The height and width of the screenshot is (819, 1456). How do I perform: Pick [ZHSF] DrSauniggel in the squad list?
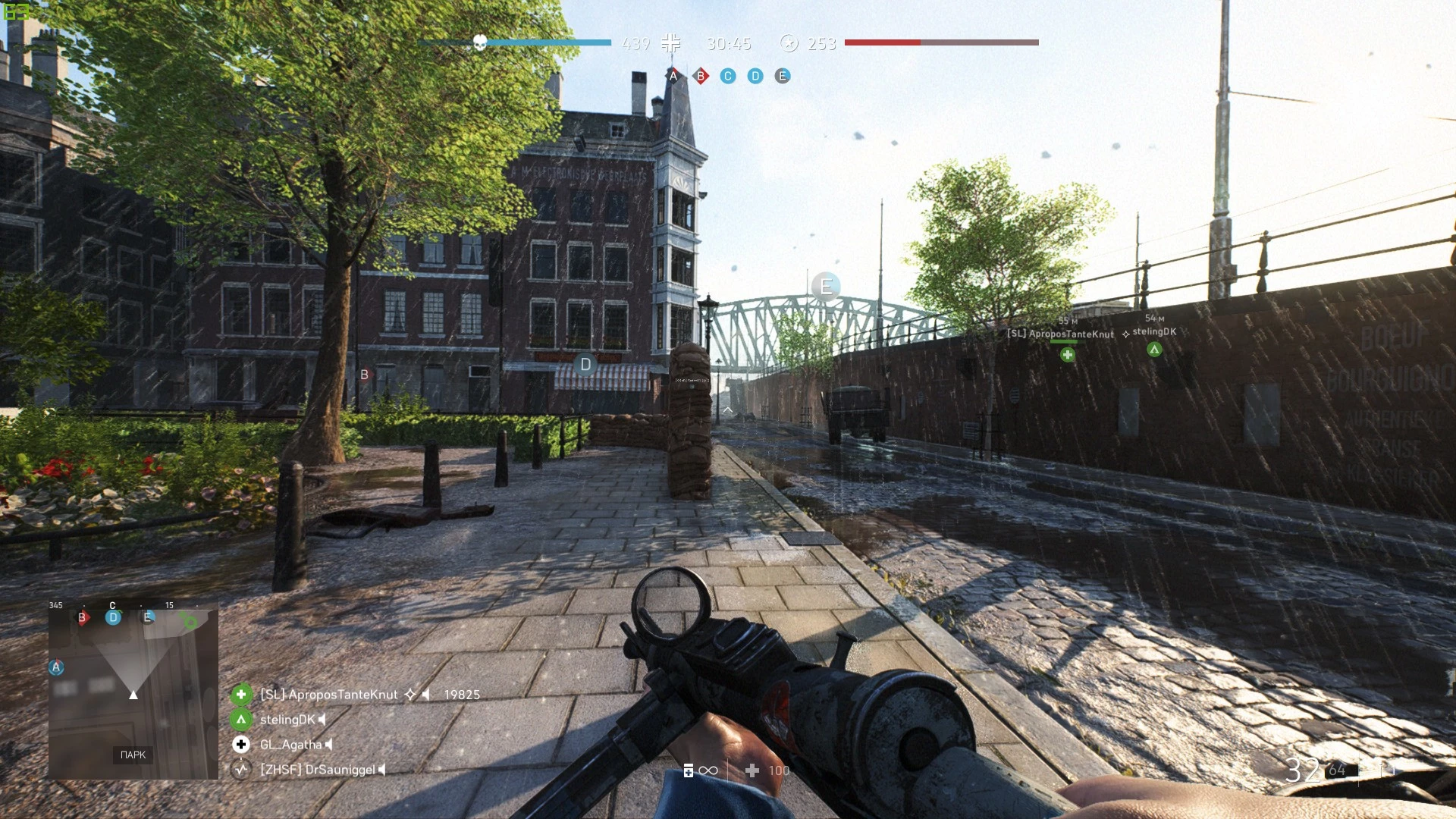(x=317, y=770)
